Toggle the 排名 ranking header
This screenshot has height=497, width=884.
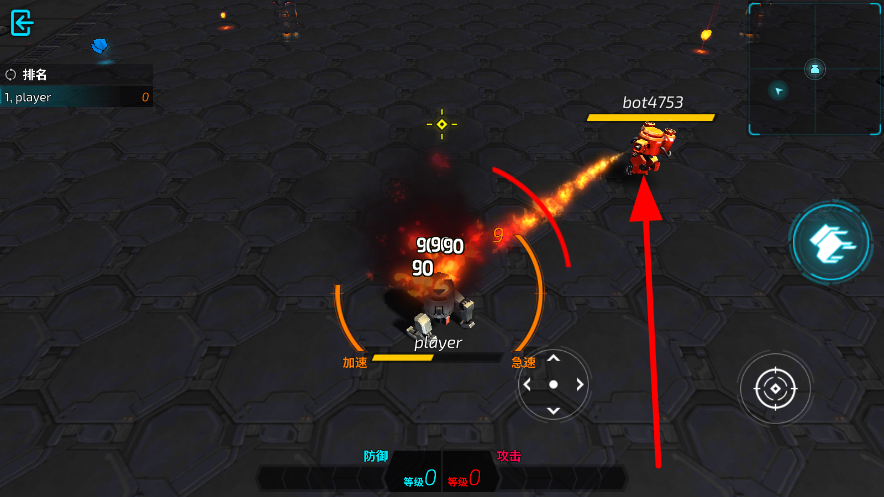28,74
